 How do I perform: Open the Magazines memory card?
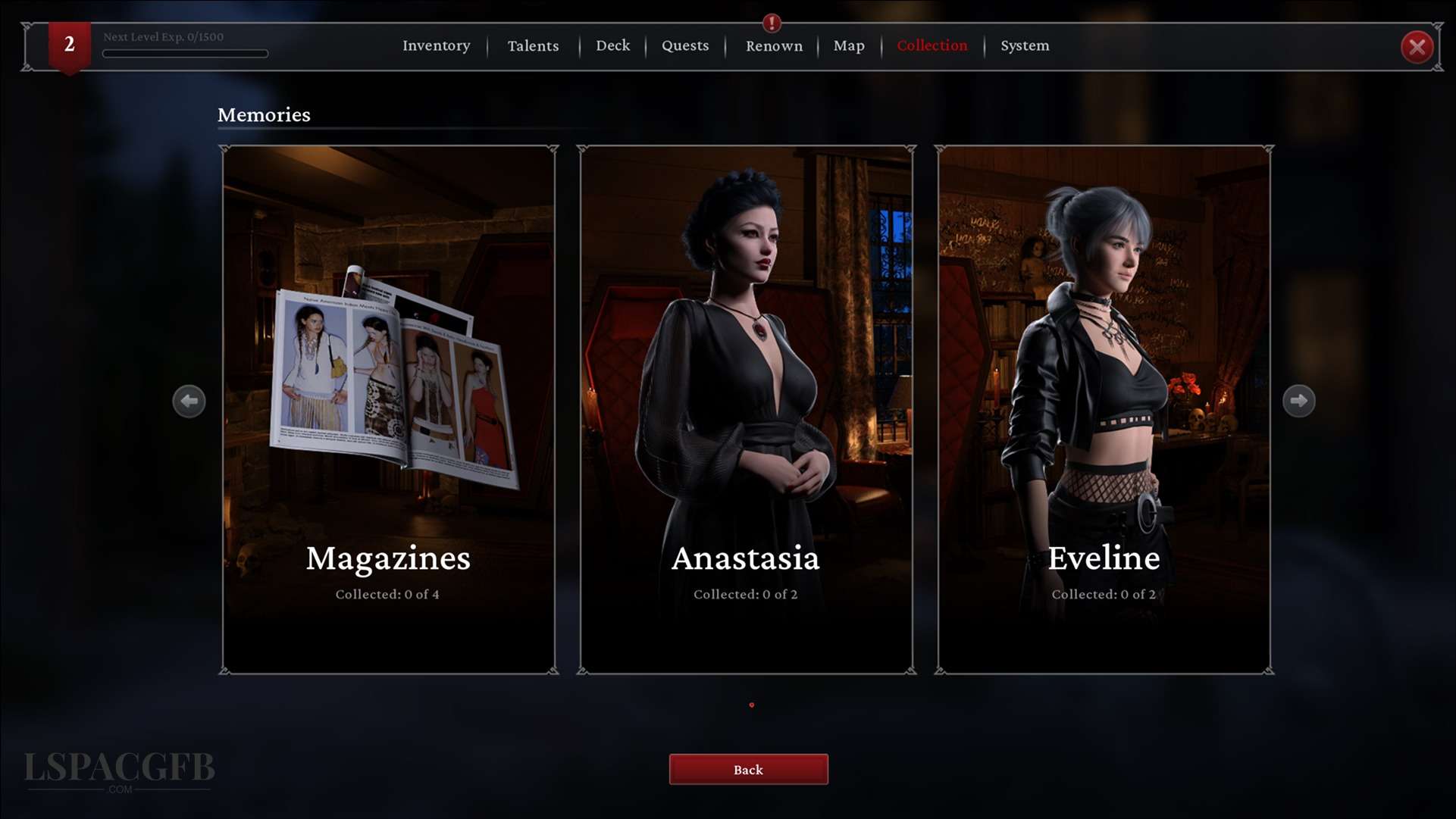[388, 409]
